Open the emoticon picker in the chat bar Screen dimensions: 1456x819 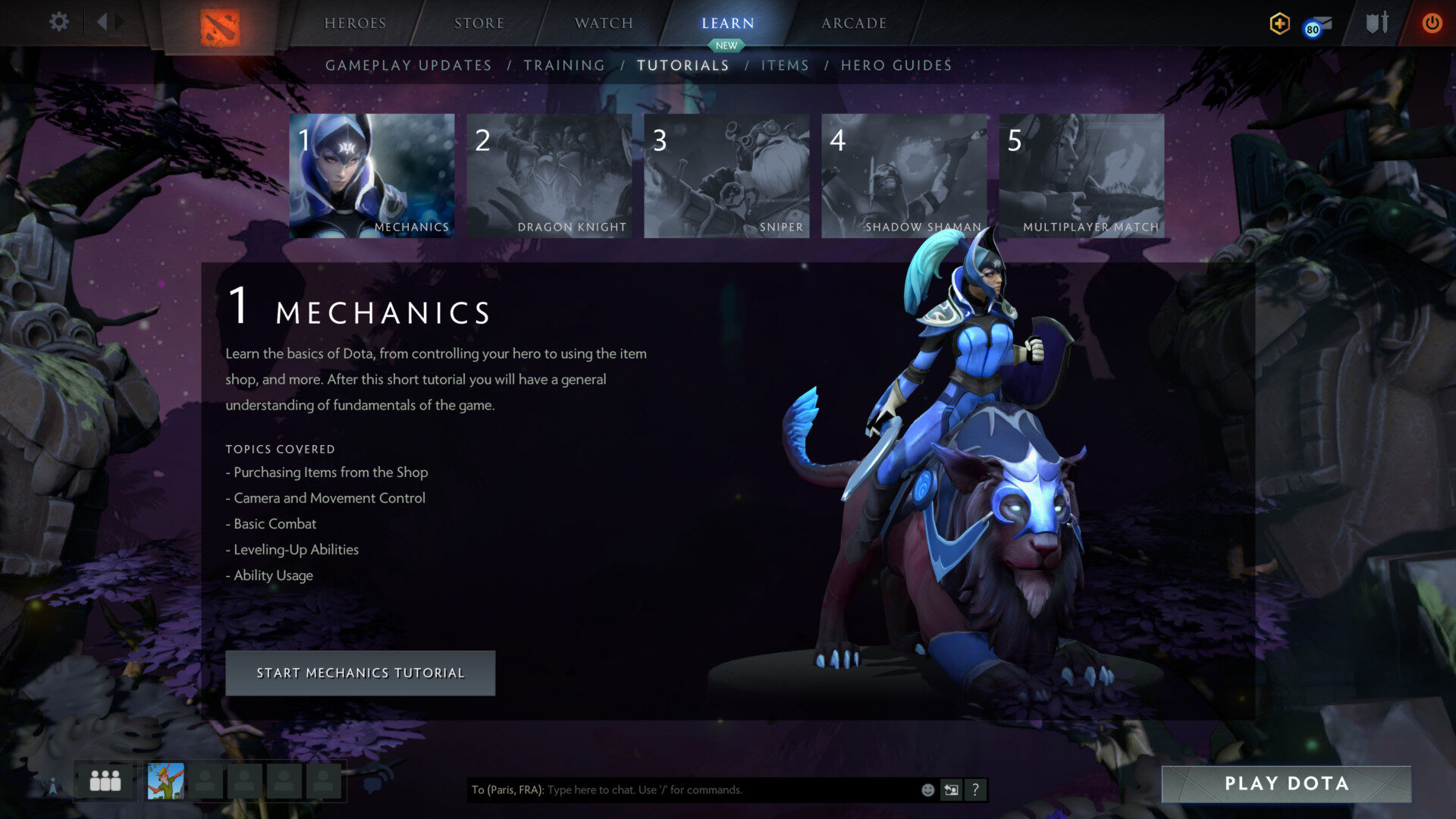[927, 789]
